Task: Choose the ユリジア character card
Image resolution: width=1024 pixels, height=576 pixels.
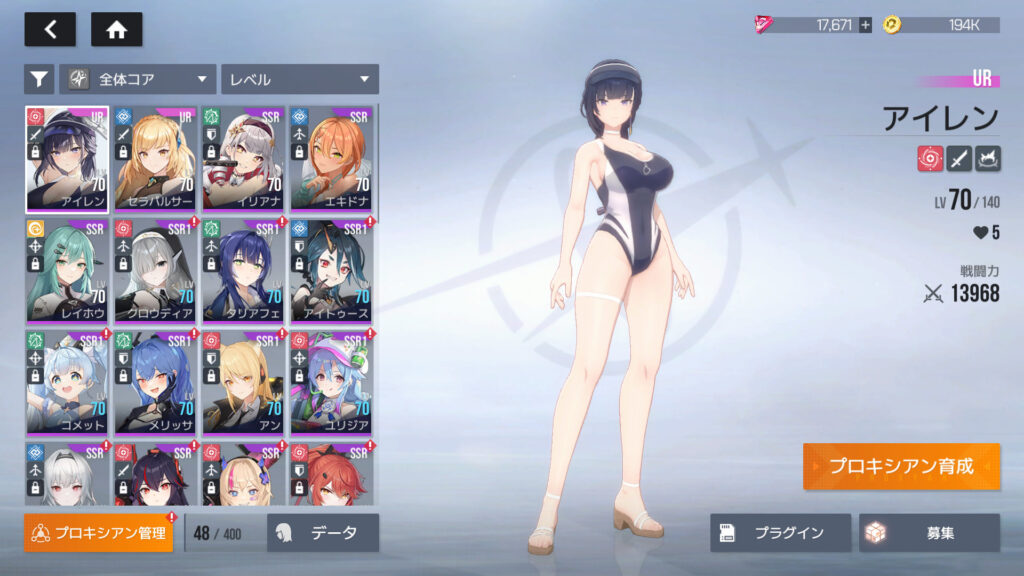Action: click(331, 382)
